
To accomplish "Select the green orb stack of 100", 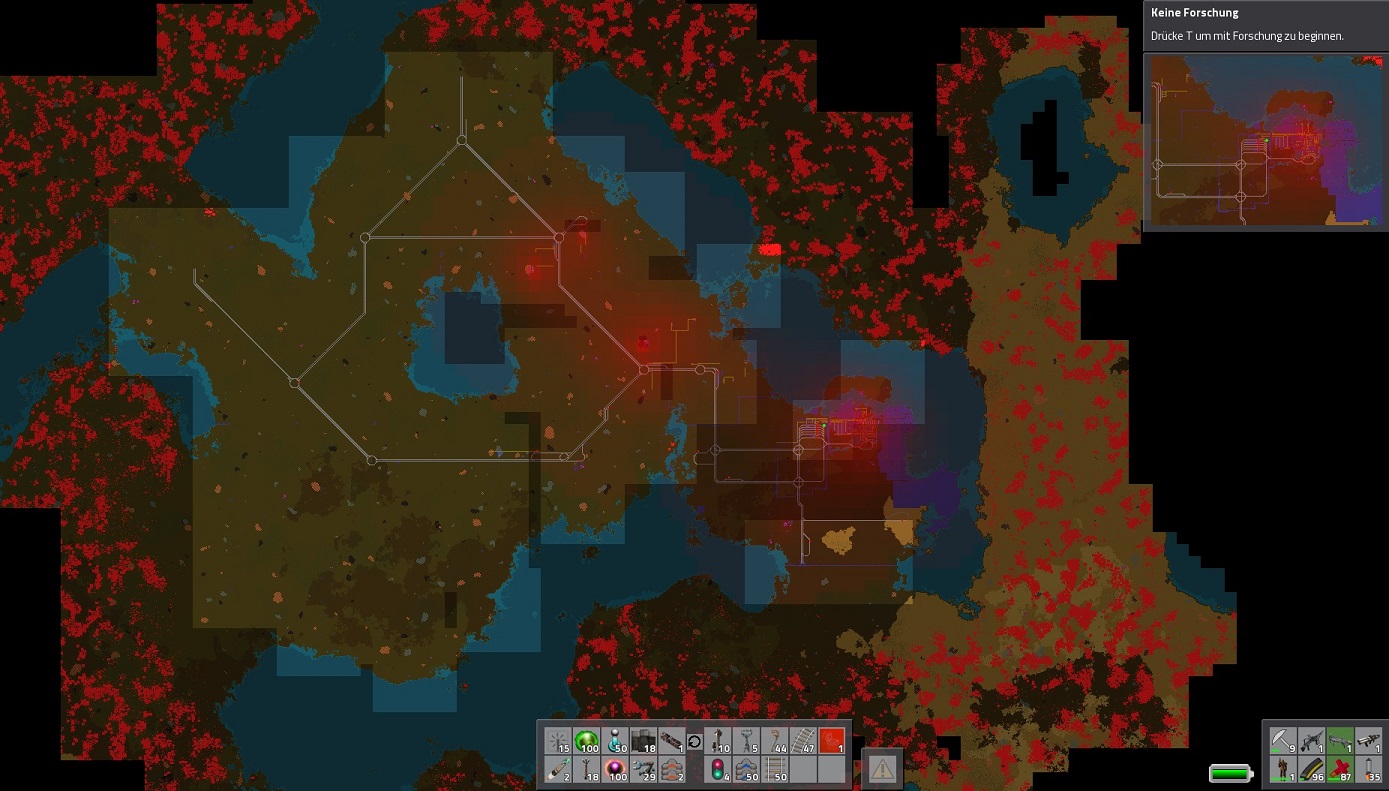I will (587, 741).
